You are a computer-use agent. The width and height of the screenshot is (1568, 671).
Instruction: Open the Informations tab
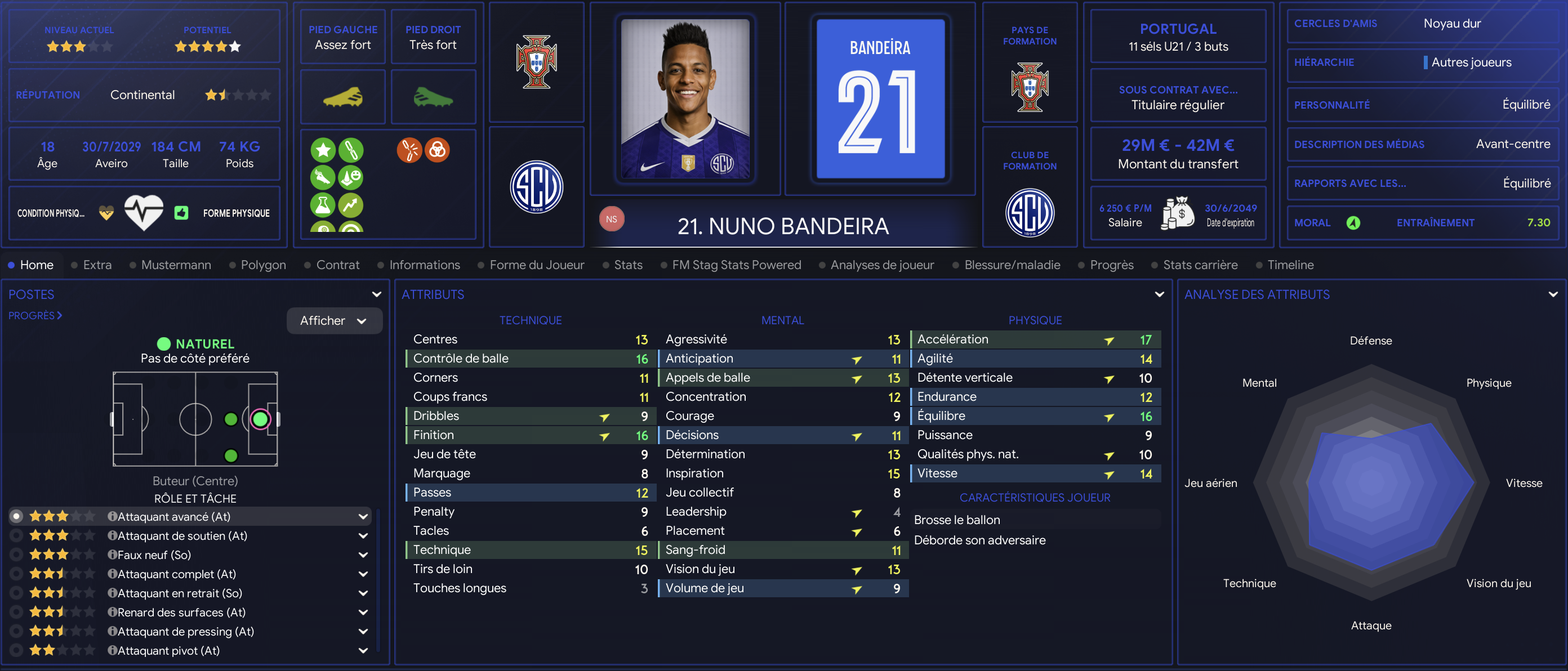(x=424, y=265)
